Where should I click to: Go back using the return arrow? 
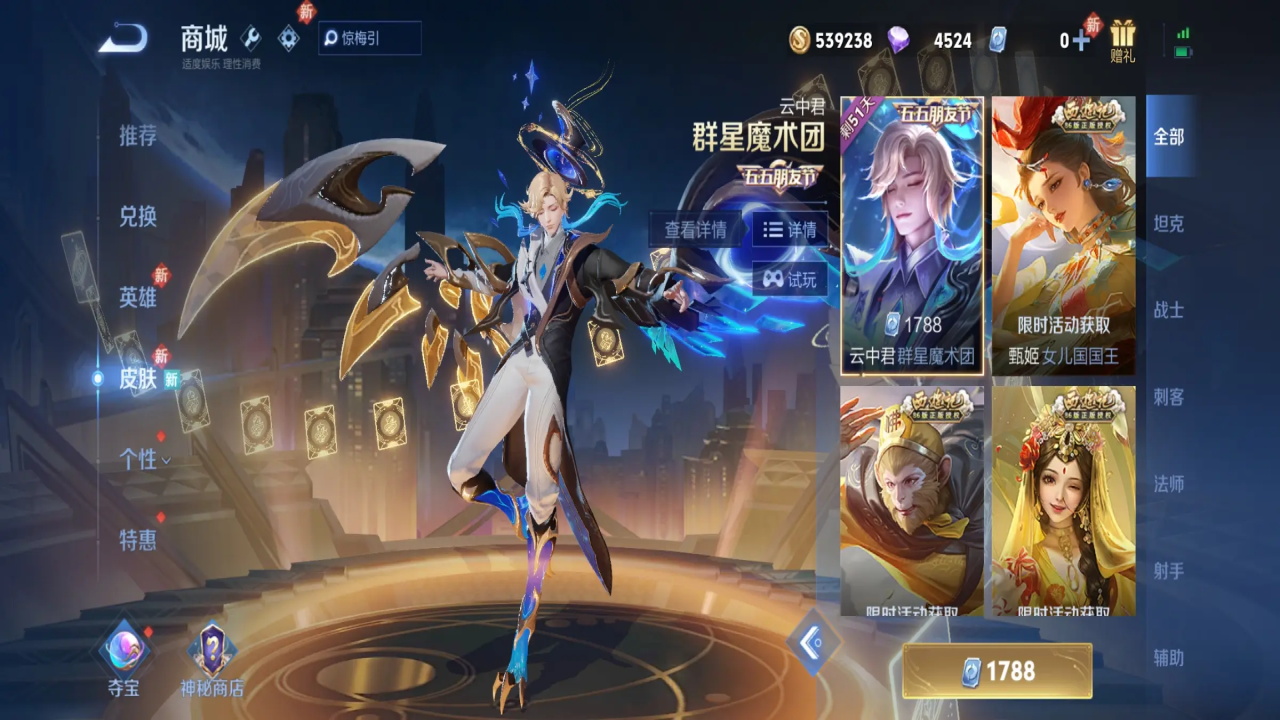point(123,40)
